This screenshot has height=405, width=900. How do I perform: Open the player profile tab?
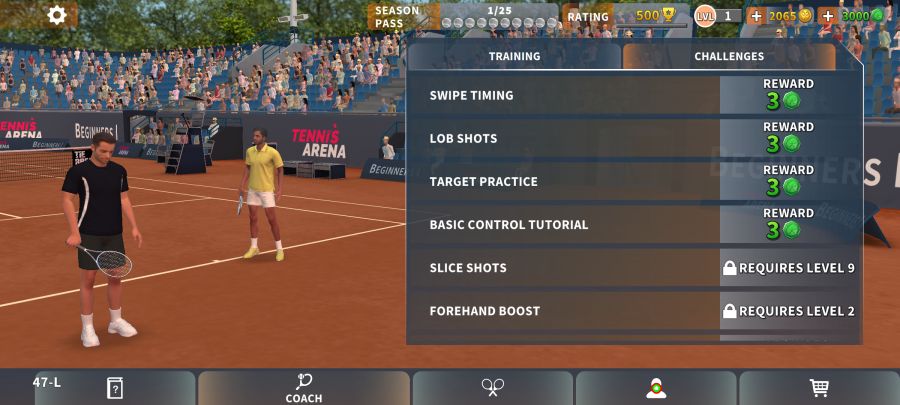click(x=656, y=388)
